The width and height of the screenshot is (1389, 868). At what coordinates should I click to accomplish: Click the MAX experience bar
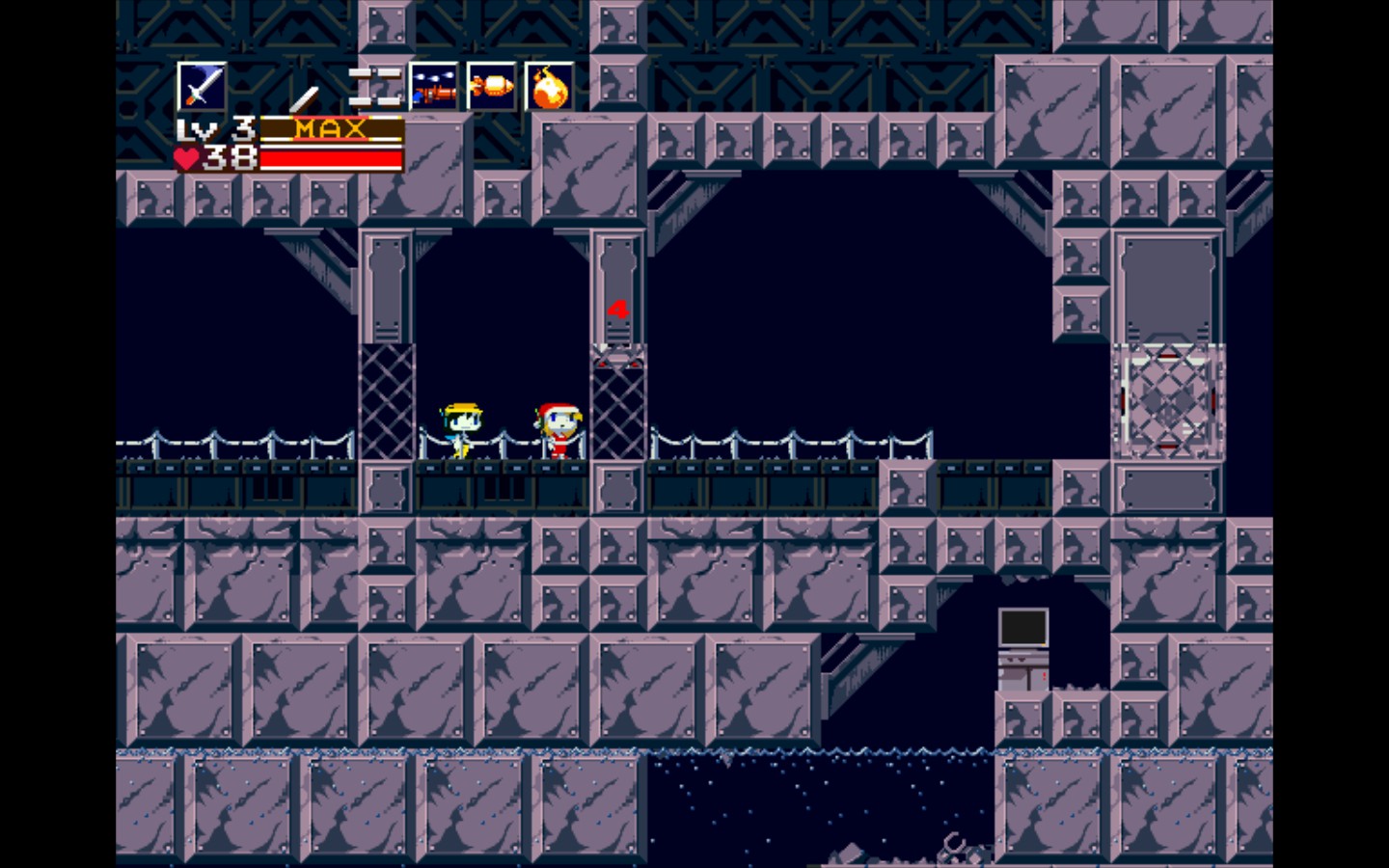333,128
